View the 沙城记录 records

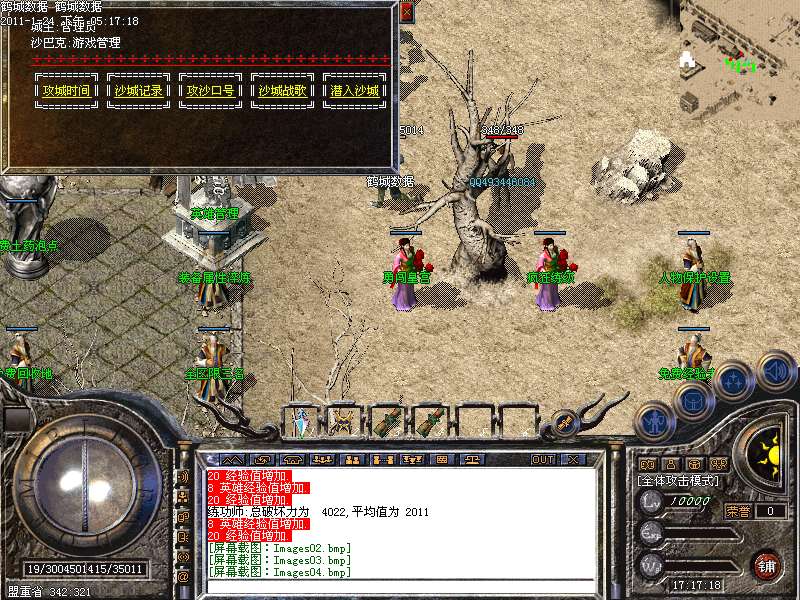tap(138, 90)
